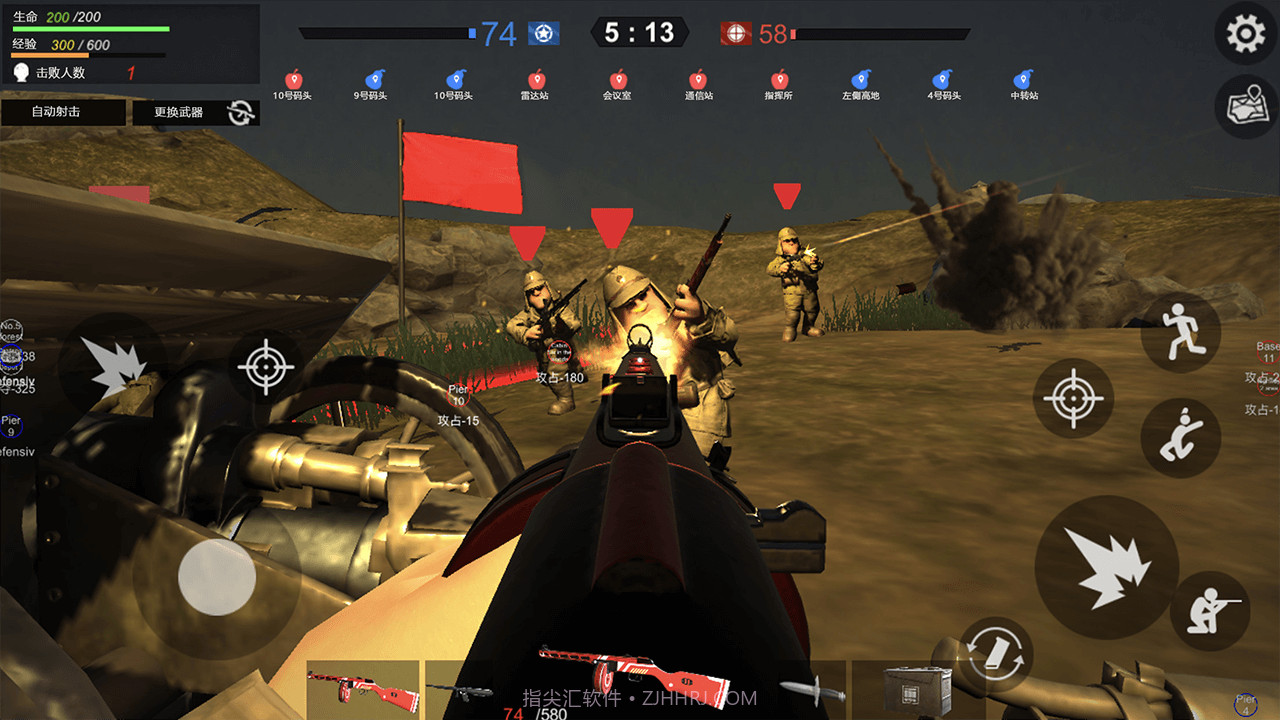This screenshot has width=1280, height=720.
Task: Select the first red submachine gun slot
Action: [362, 689]
